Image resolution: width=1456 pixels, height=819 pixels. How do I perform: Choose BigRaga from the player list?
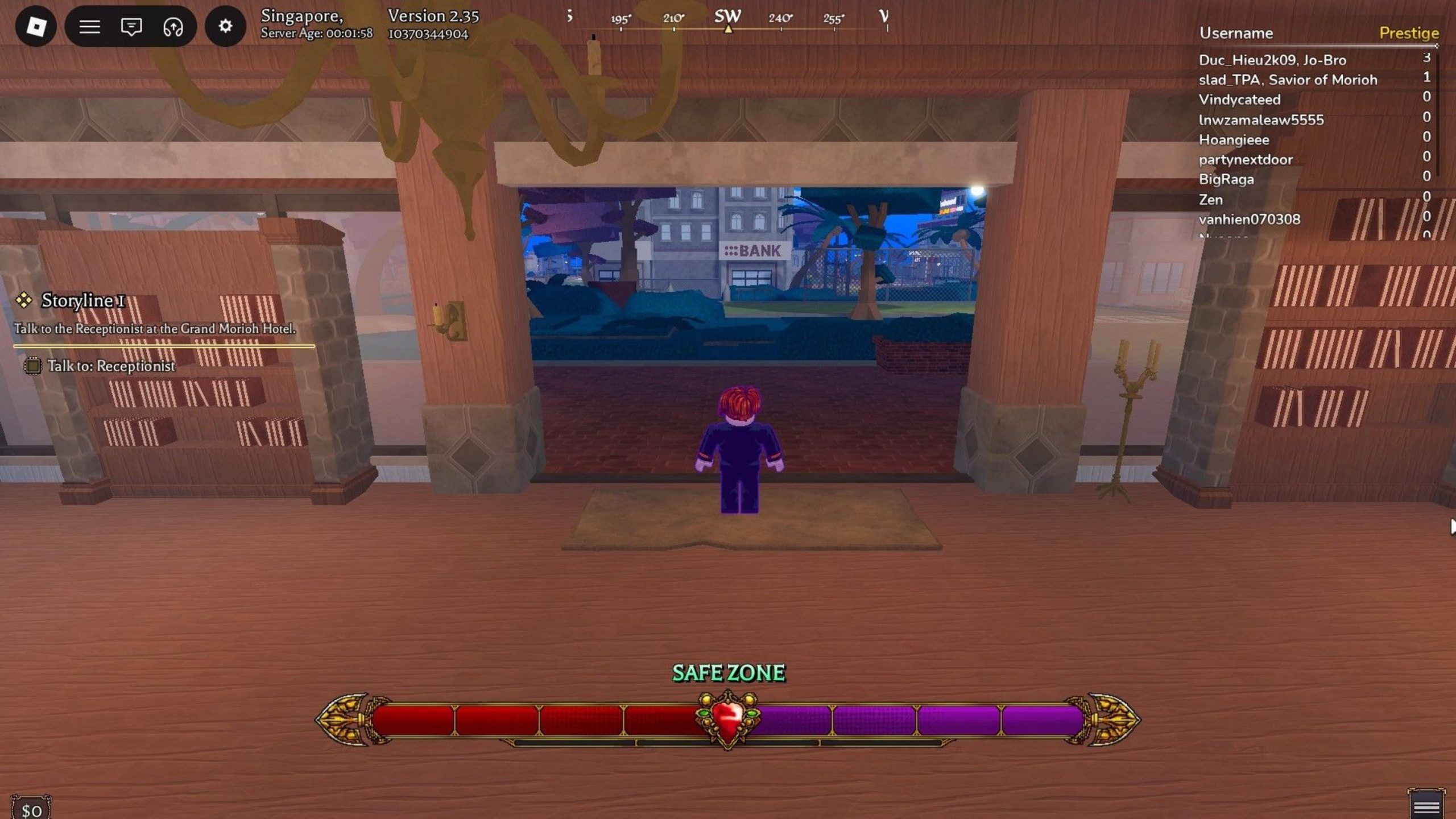click(x=1226, y=180)
